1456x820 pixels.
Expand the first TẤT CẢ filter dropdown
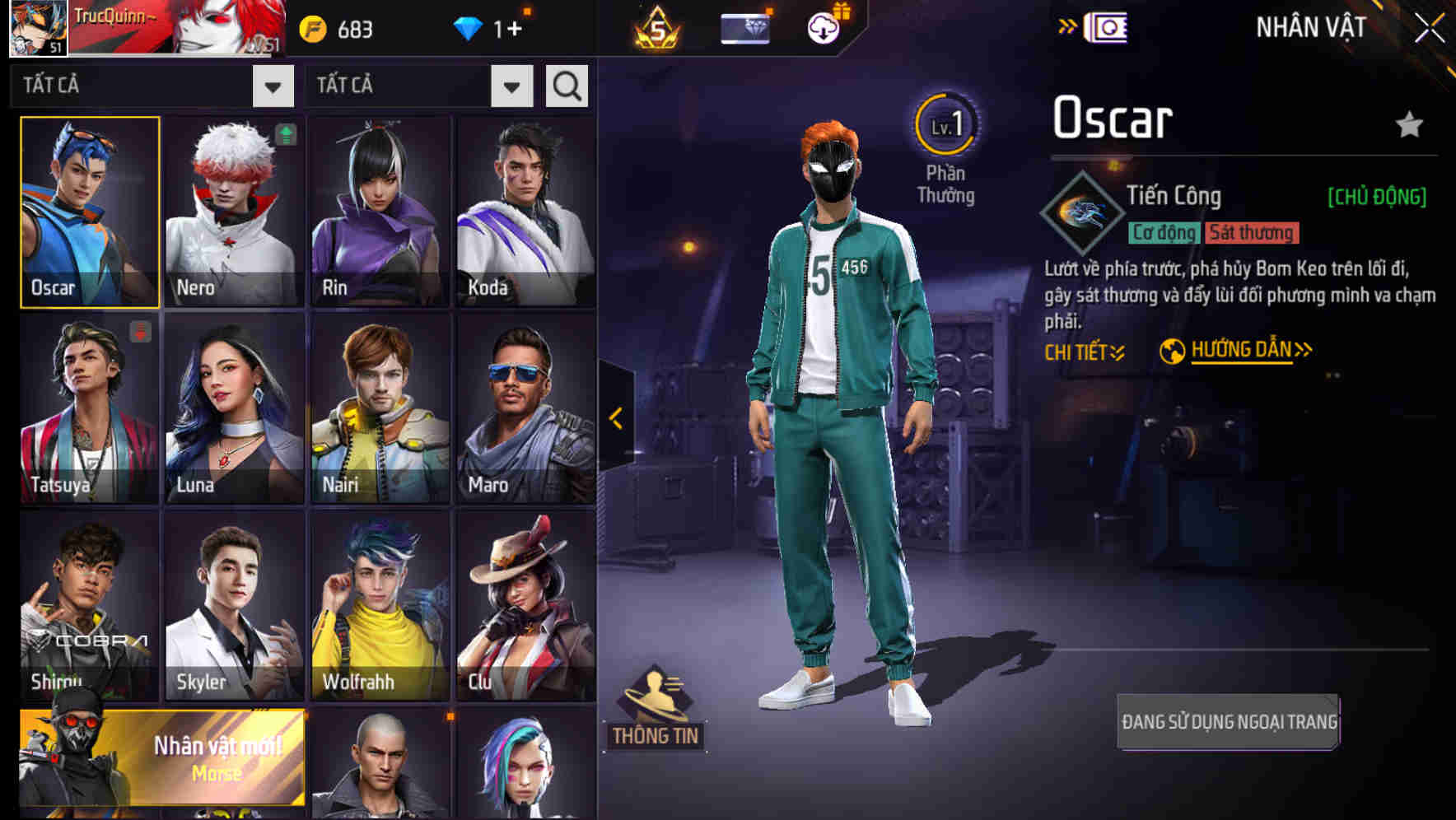coord(273,85)
